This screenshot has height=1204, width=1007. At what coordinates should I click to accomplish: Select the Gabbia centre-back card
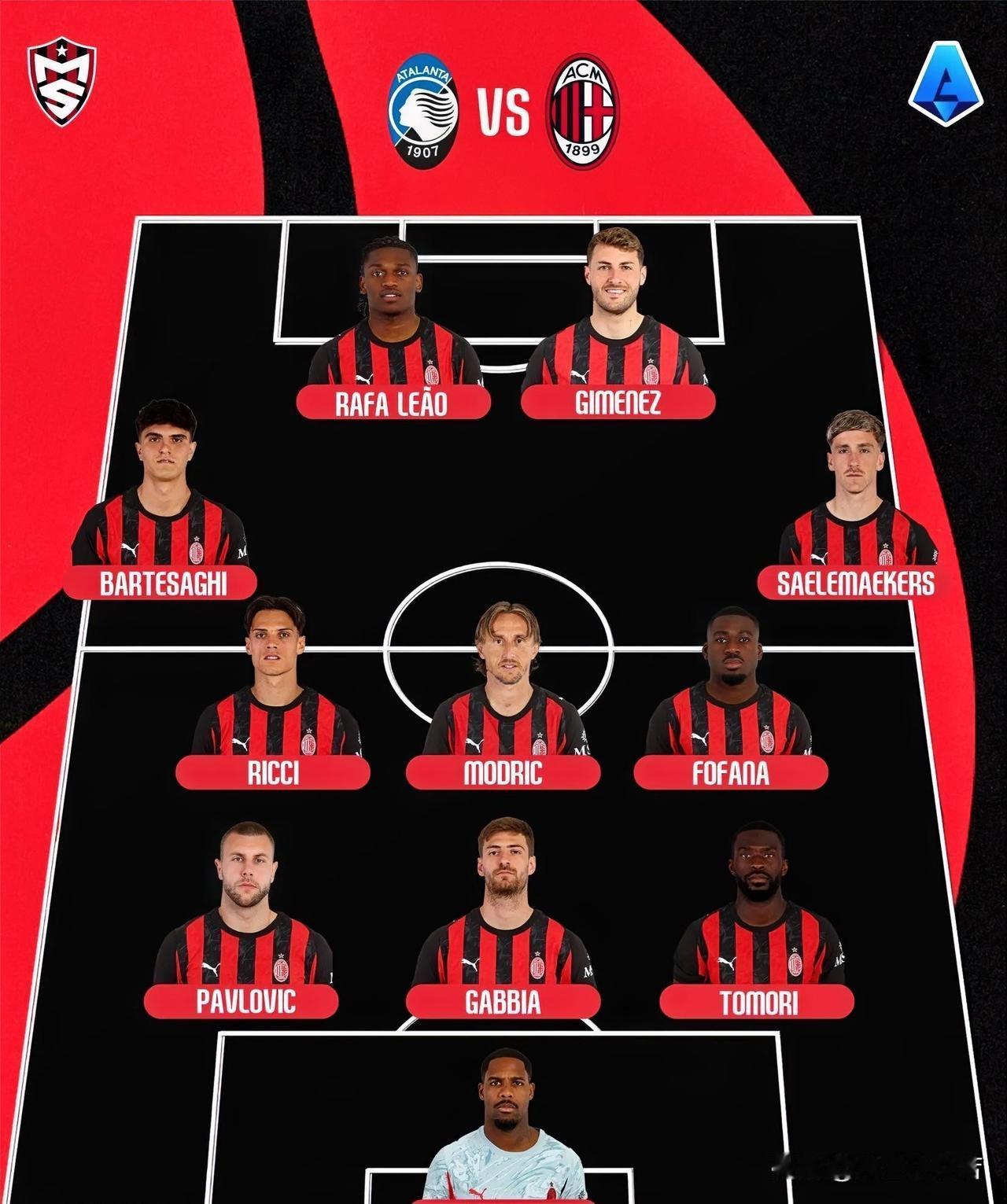503,920
